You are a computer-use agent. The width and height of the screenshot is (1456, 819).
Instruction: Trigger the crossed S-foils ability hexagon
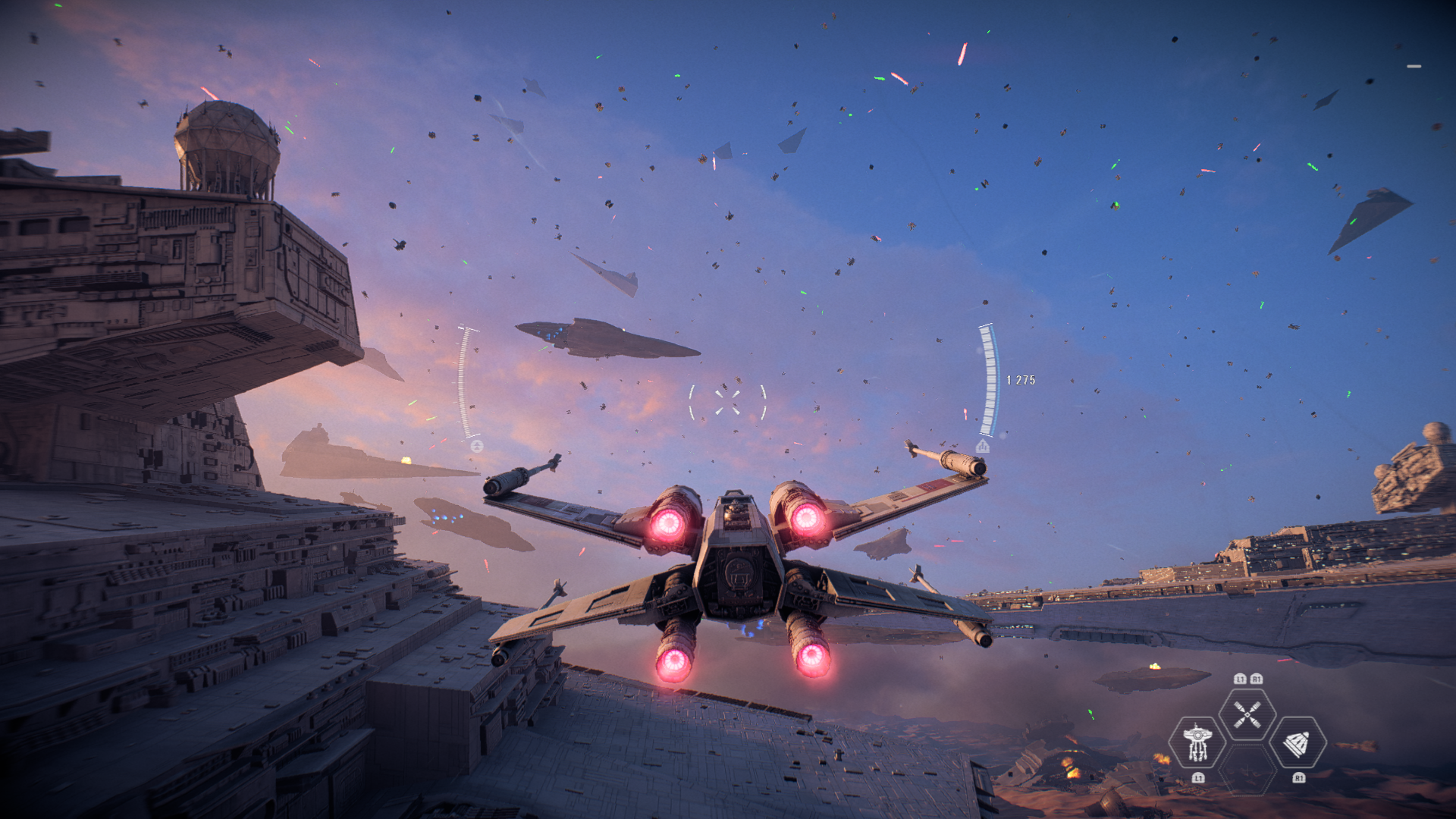[x=1247, y=714]
